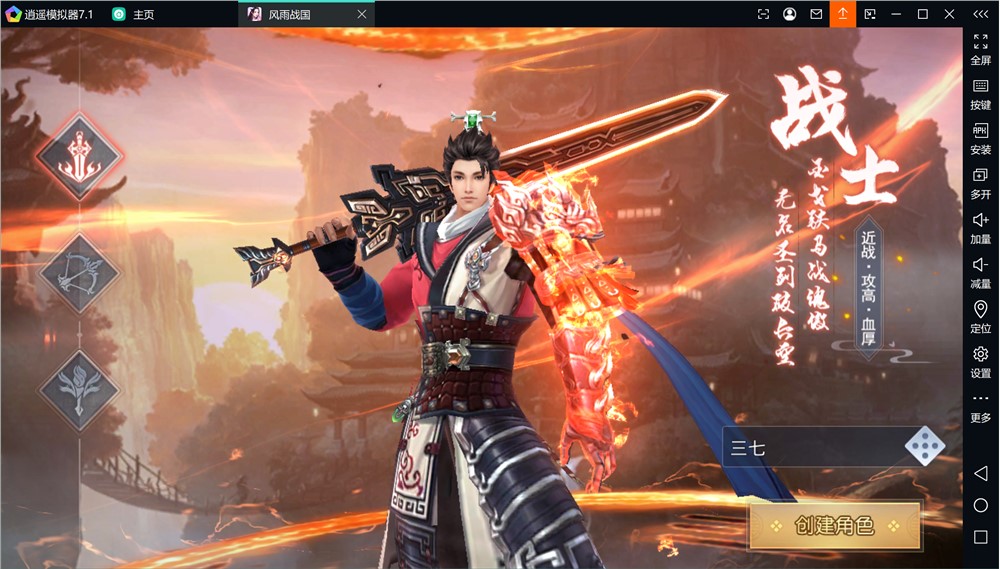Choose the archer bow class icon

[79, 272]
